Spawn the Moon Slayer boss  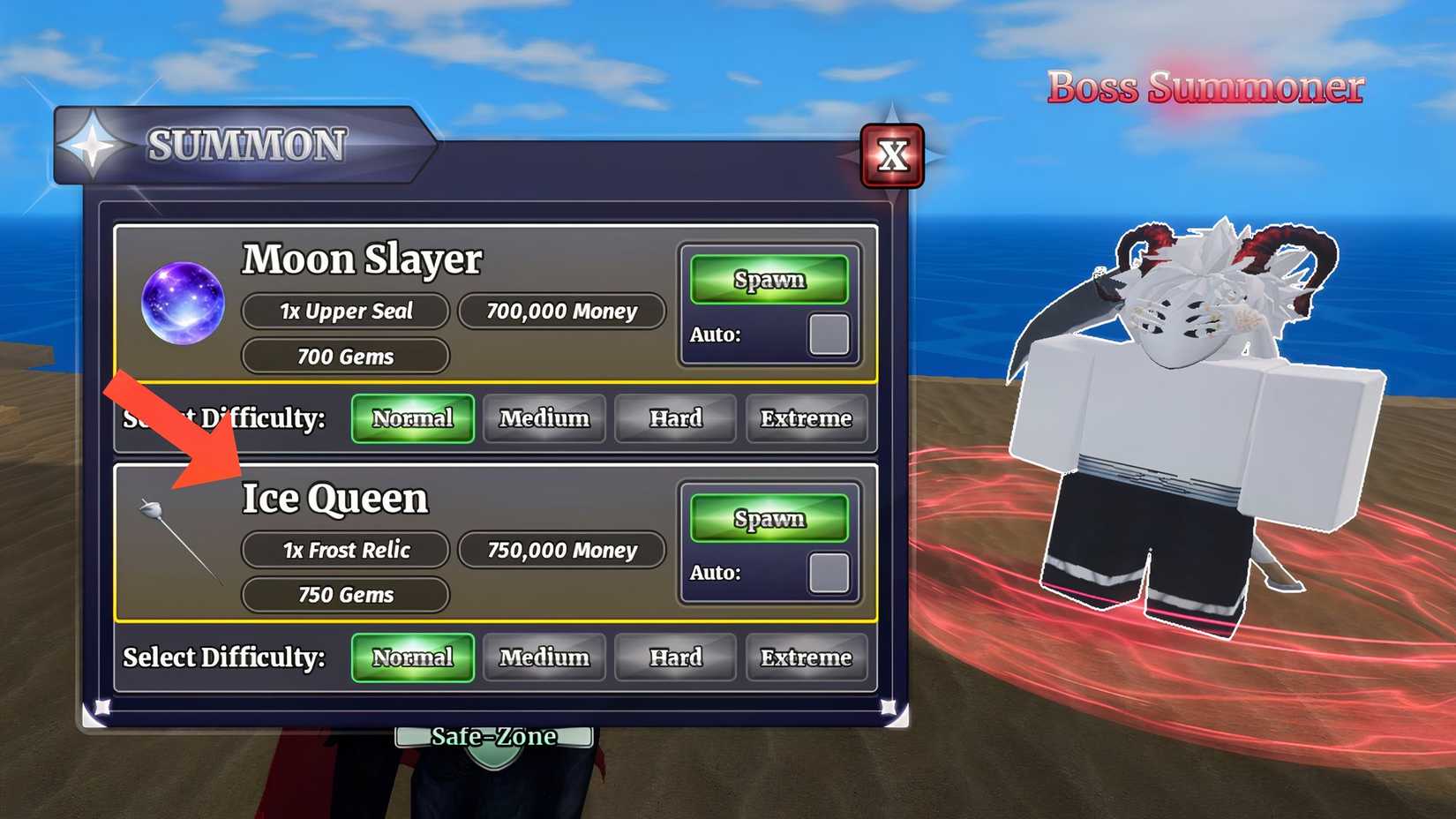click(x=769, y=280)
